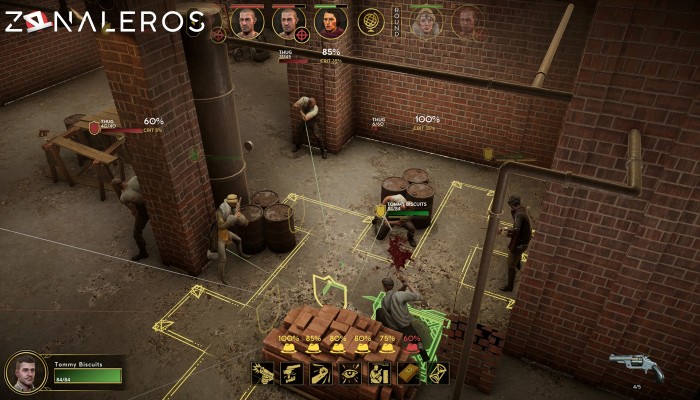Select the red 60% hat target
Viewport: 700px width, 400px height.
(x=412, y=348)
